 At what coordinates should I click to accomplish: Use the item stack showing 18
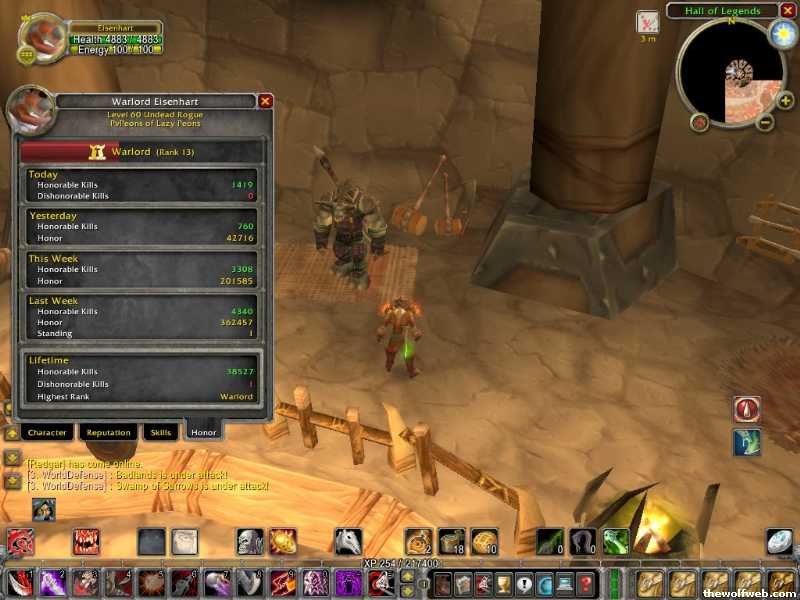coord(451,542)
